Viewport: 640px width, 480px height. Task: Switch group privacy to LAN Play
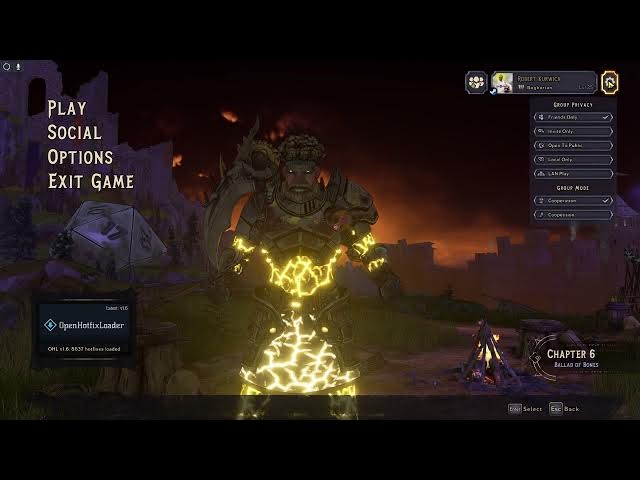572,173
